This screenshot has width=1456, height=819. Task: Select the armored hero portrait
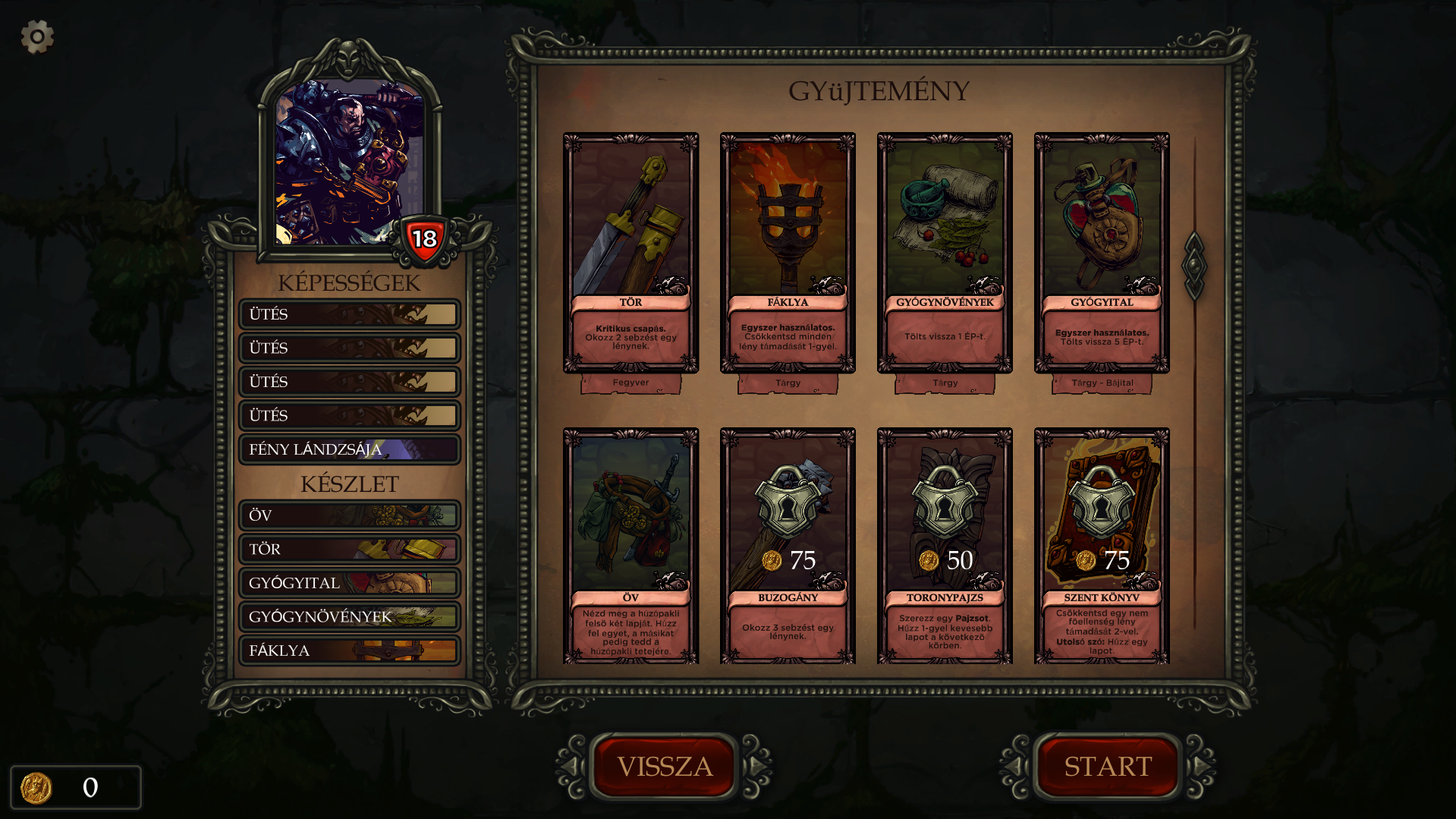tap(349, 162)
